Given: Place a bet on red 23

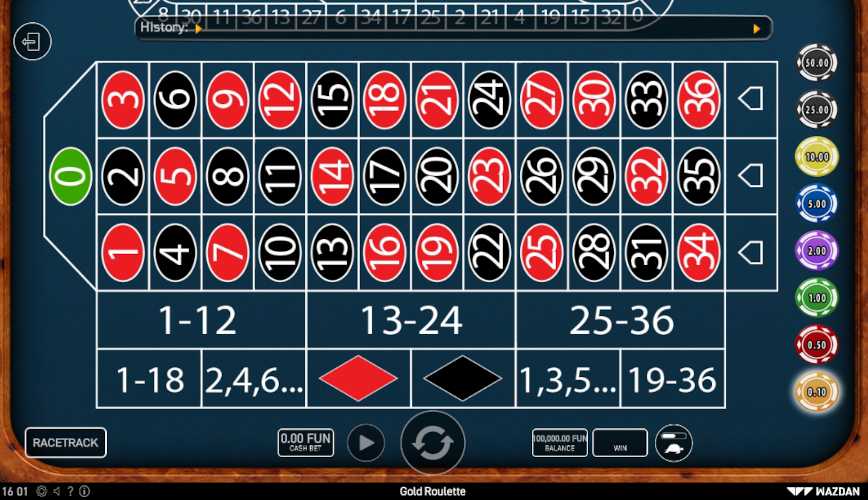Looking at the screenshot, I should (489, 175).
